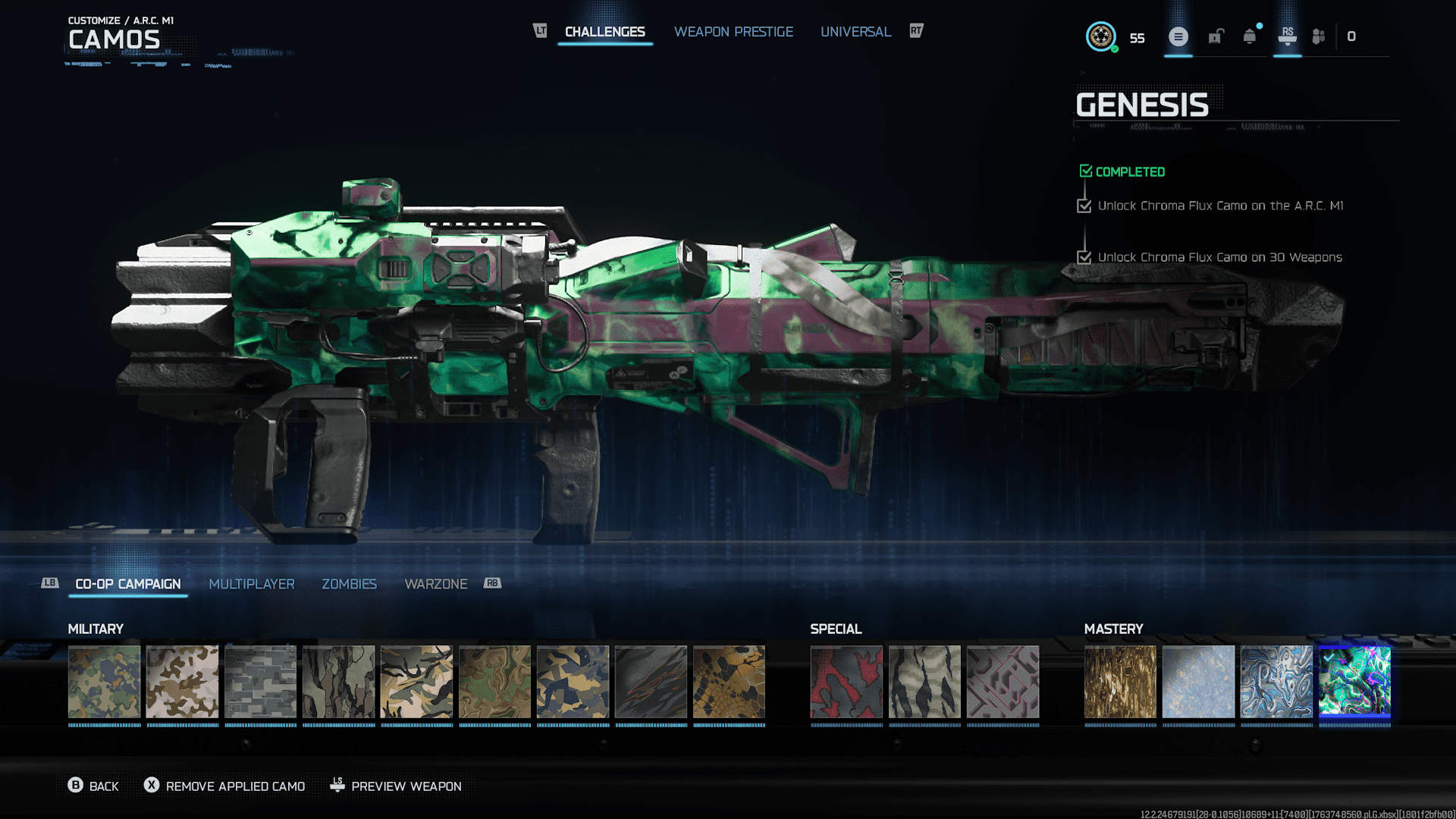1456x819 pixels.
Task: Pick the red and gray Special camo
Action: (x=846, y=682)
